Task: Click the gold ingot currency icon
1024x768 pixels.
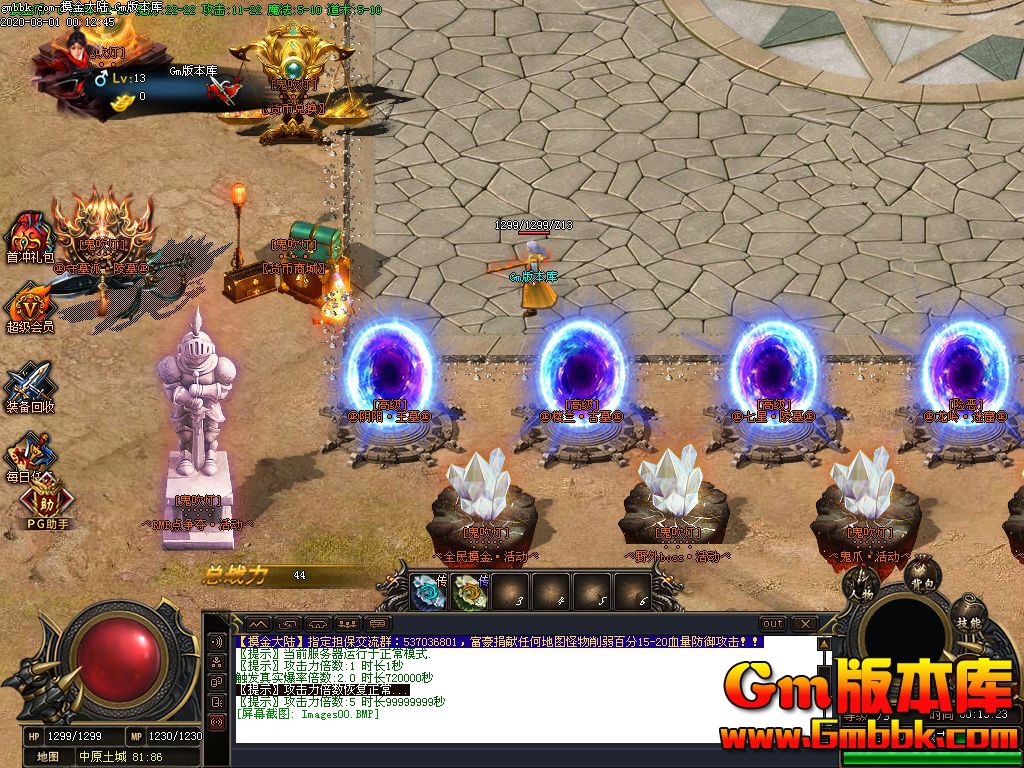Action: pyautogui.click(x=122, y=100)
